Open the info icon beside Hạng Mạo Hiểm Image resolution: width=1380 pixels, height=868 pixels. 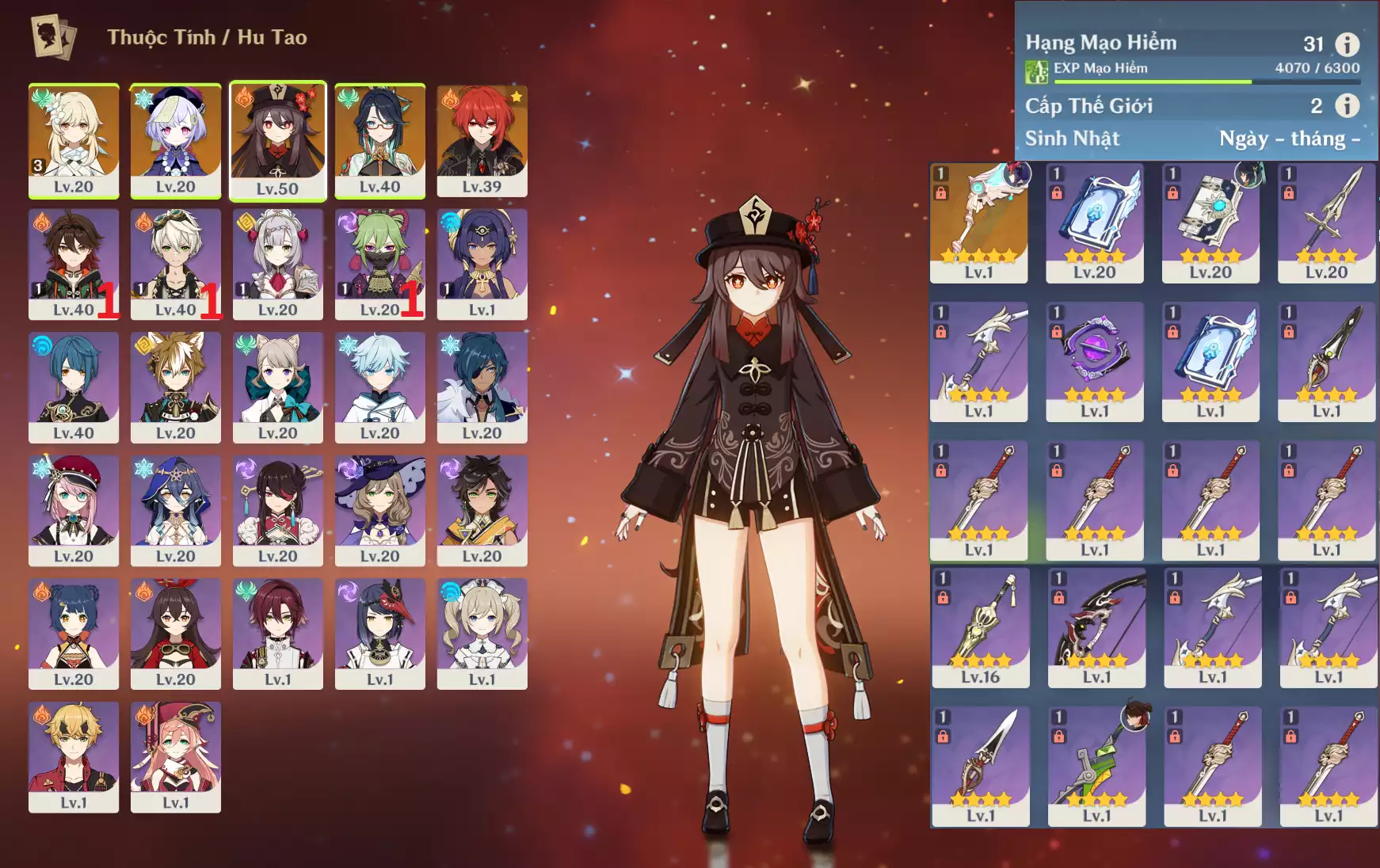coord(1347,44)
